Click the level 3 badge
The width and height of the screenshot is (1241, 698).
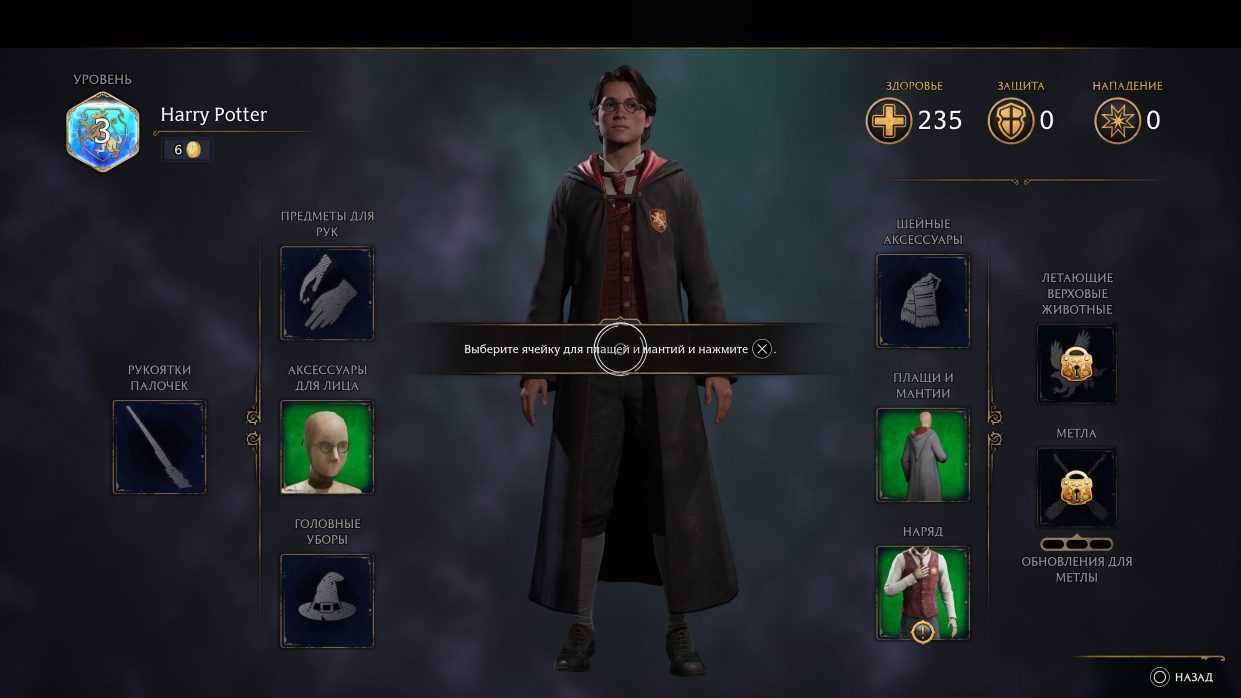(x=102, y=131)
